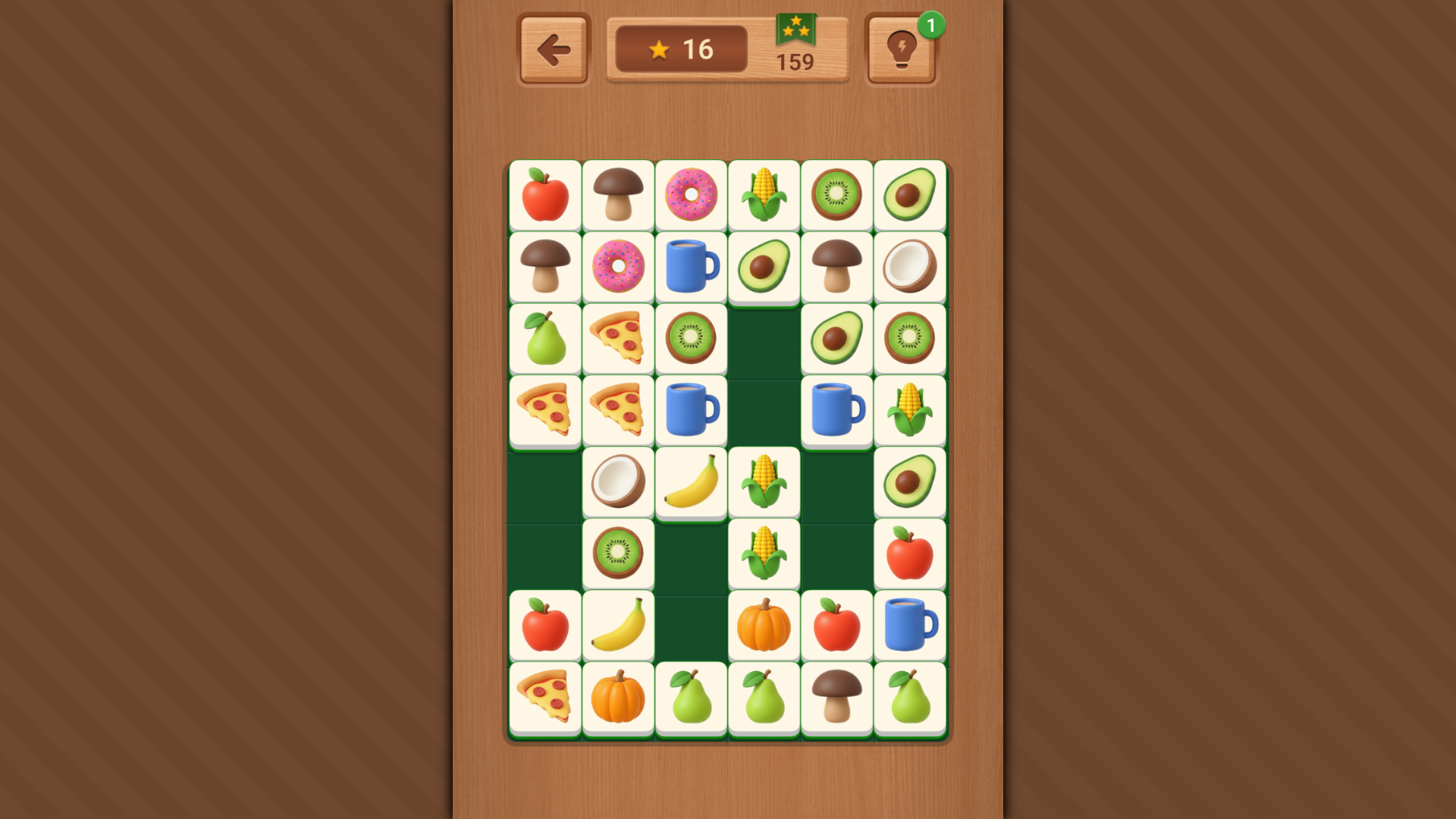Screen dimensions: 1456x819
Task: Select the avocado tile at the top-right corner
Action: pyautogui.click(x=909, y=196)
